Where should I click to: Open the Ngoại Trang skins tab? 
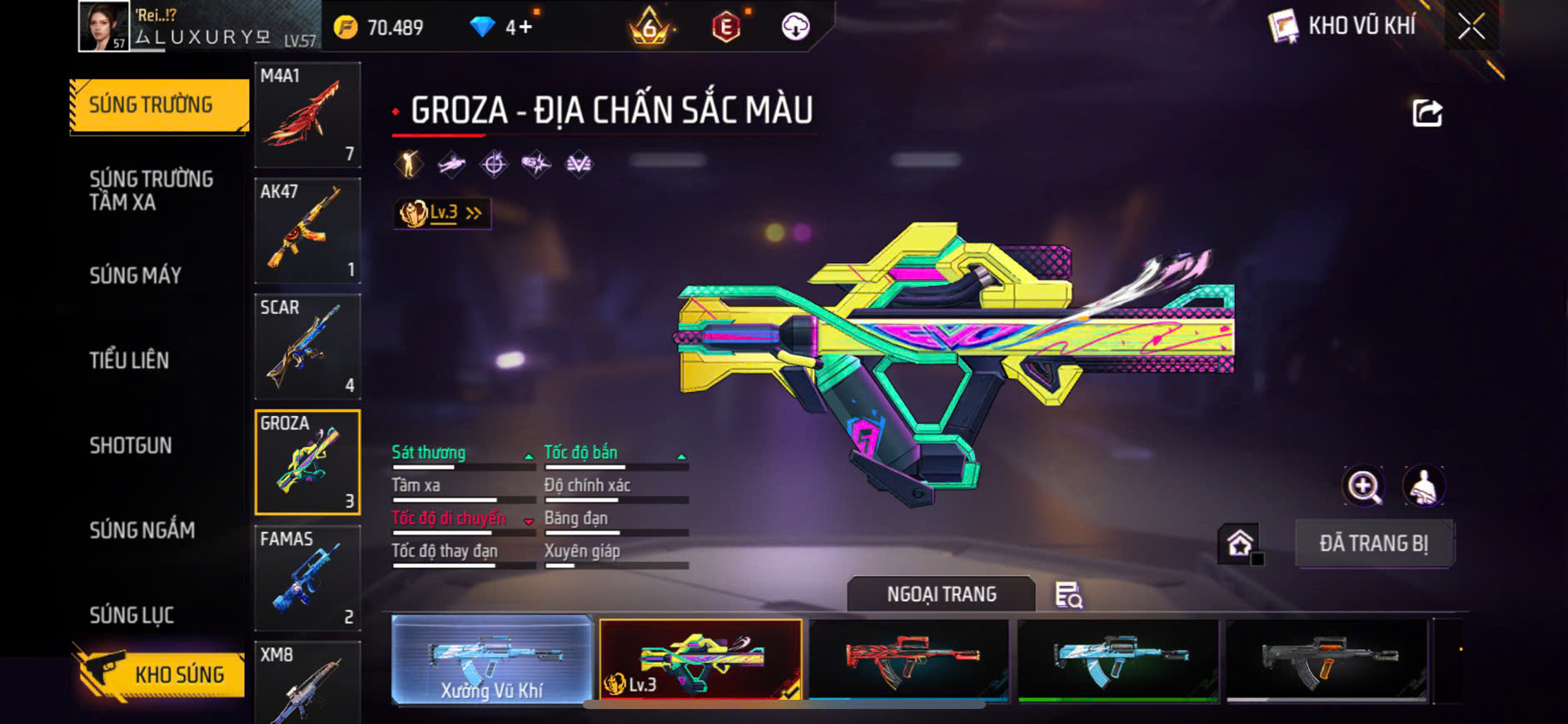point(941,594)
